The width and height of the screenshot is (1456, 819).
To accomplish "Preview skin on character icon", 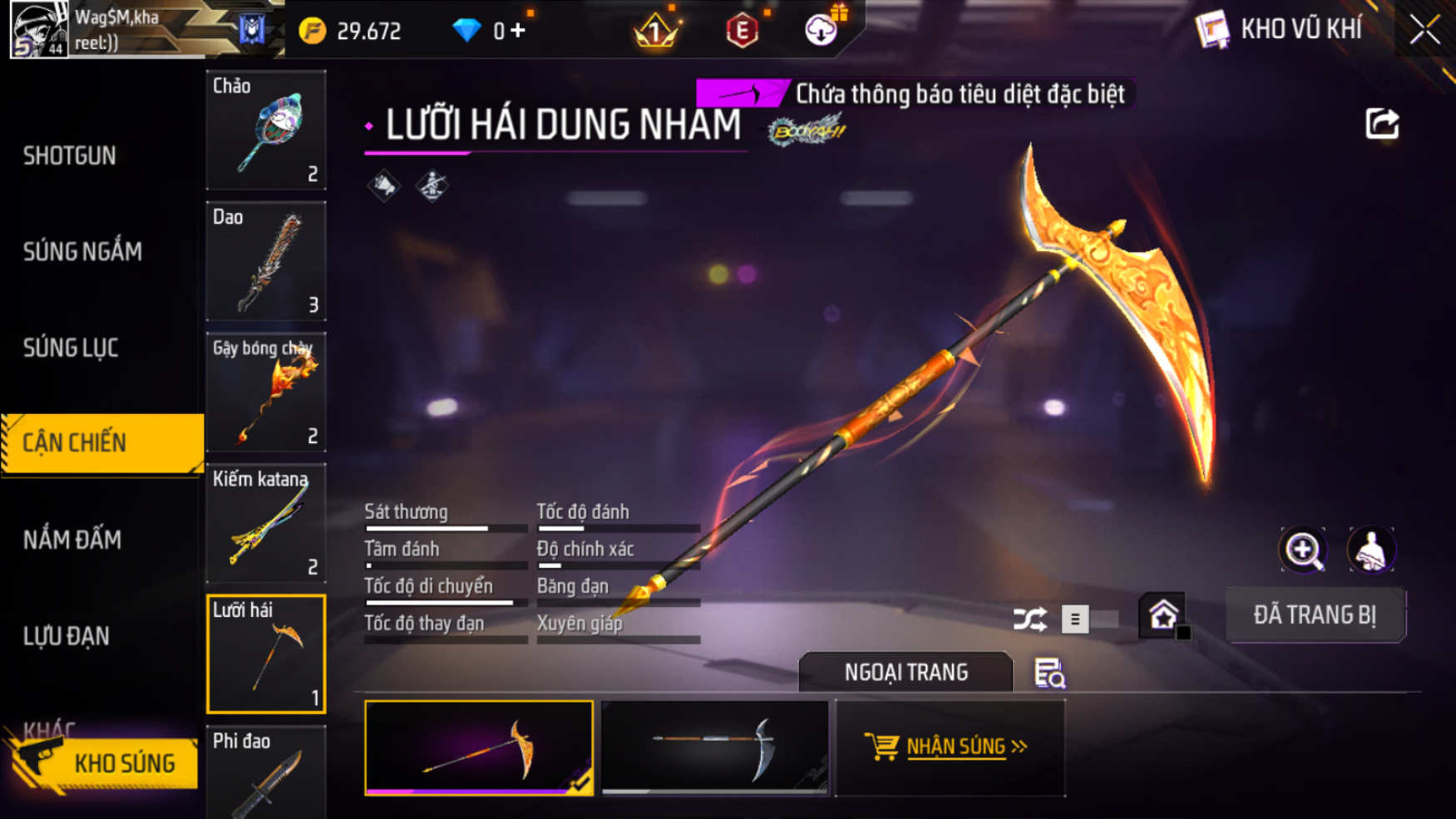I will point(1371,550).
